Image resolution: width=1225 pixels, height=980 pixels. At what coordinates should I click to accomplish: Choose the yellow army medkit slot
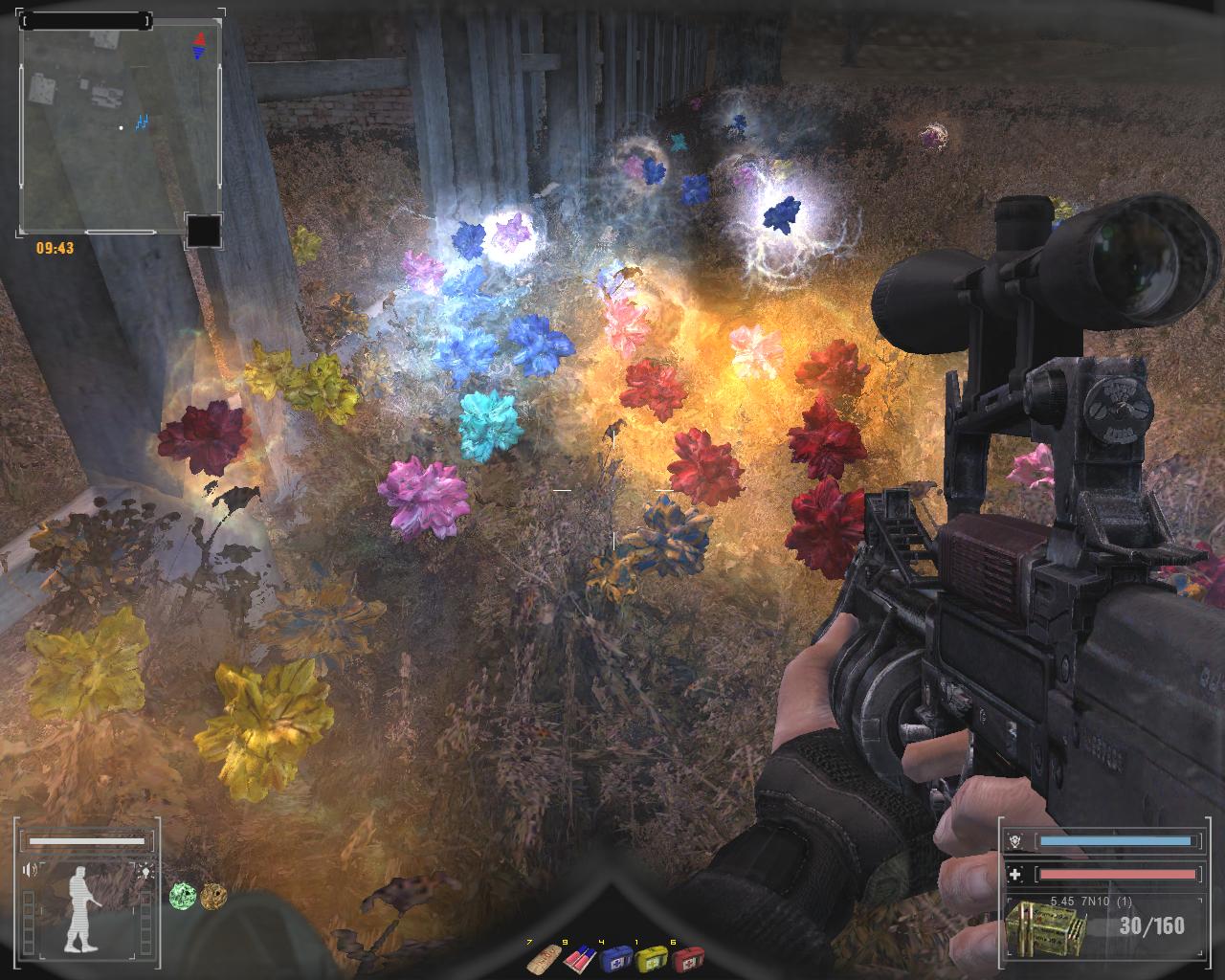(652, 958)
